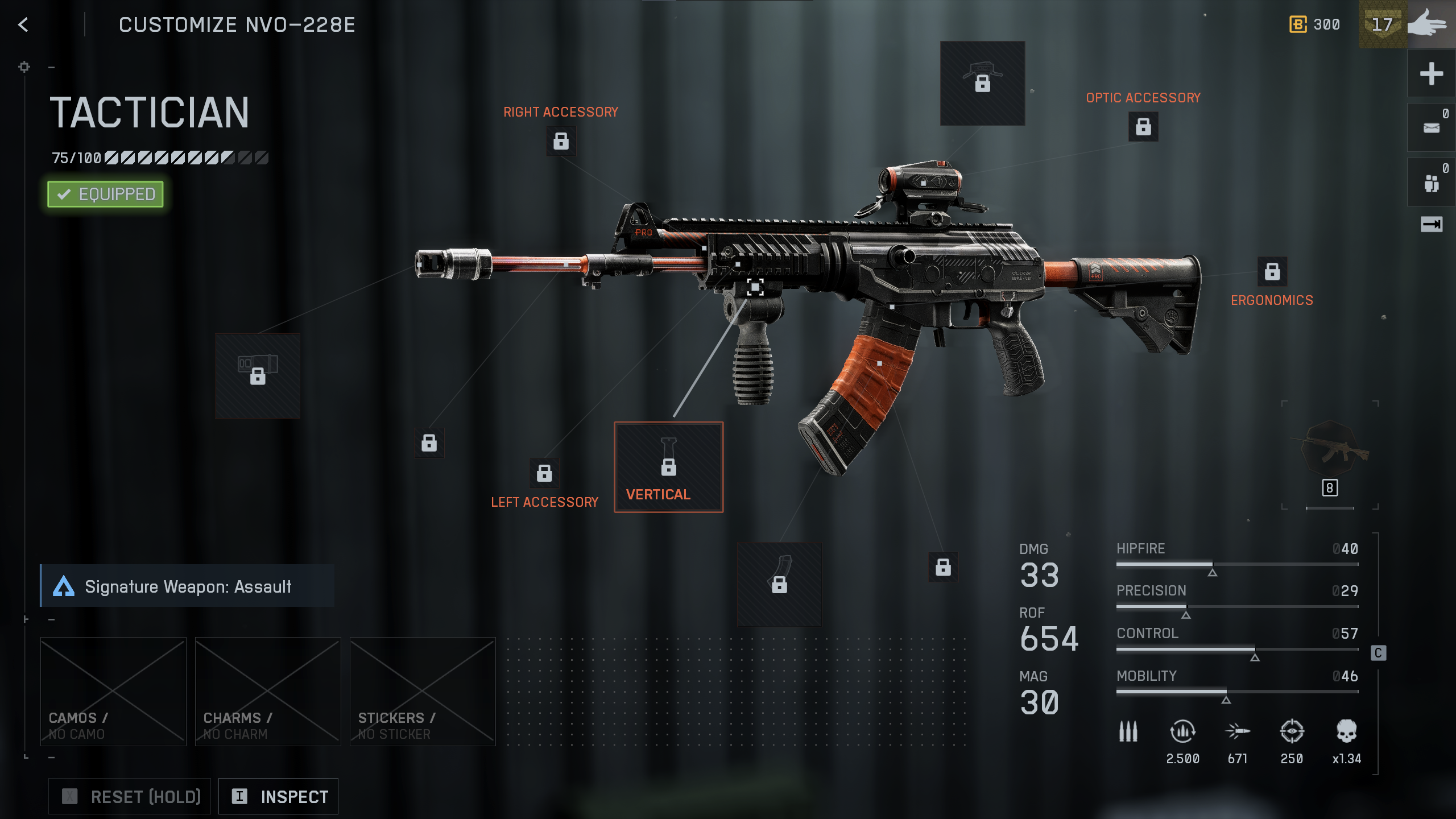
Task: Open the Stickers customization slot
Action: click(x=423, y=691)
